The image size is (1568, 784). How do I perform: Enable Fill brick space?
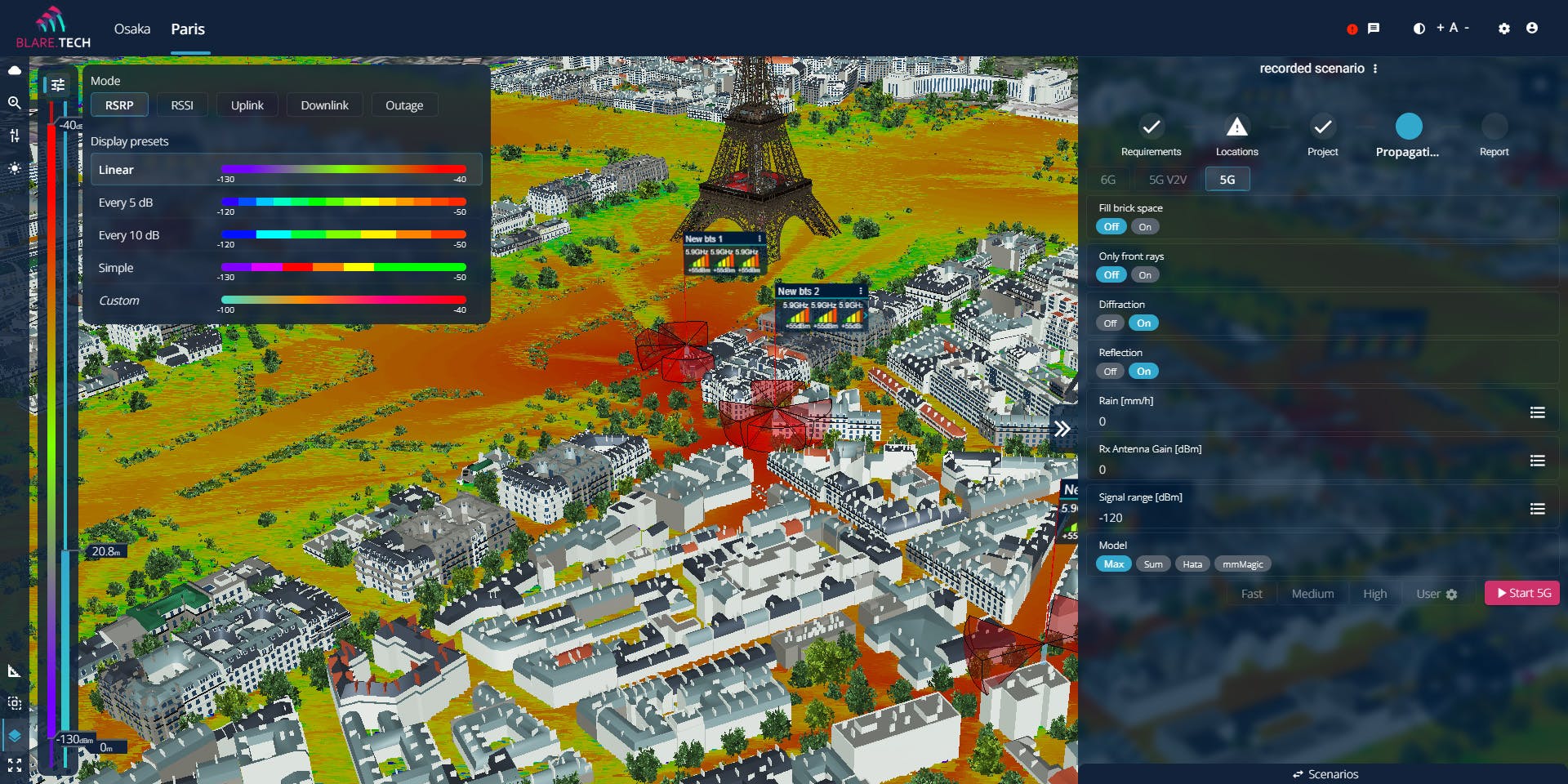pos(1145,226)
